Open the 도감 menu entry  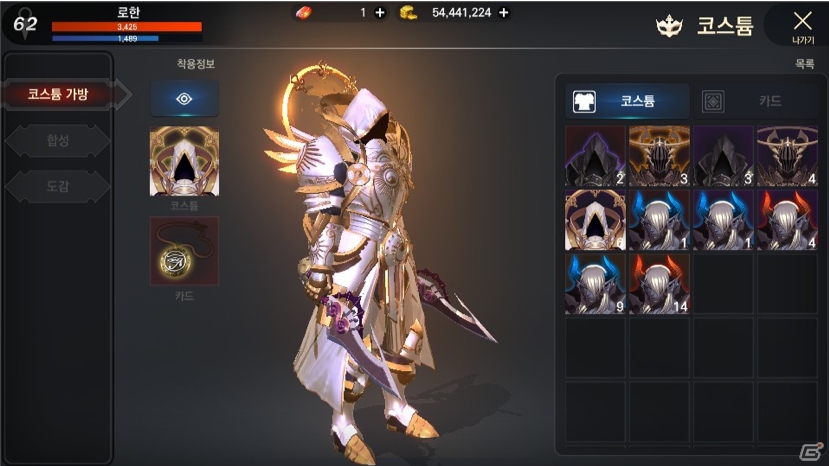pos(58,186)
